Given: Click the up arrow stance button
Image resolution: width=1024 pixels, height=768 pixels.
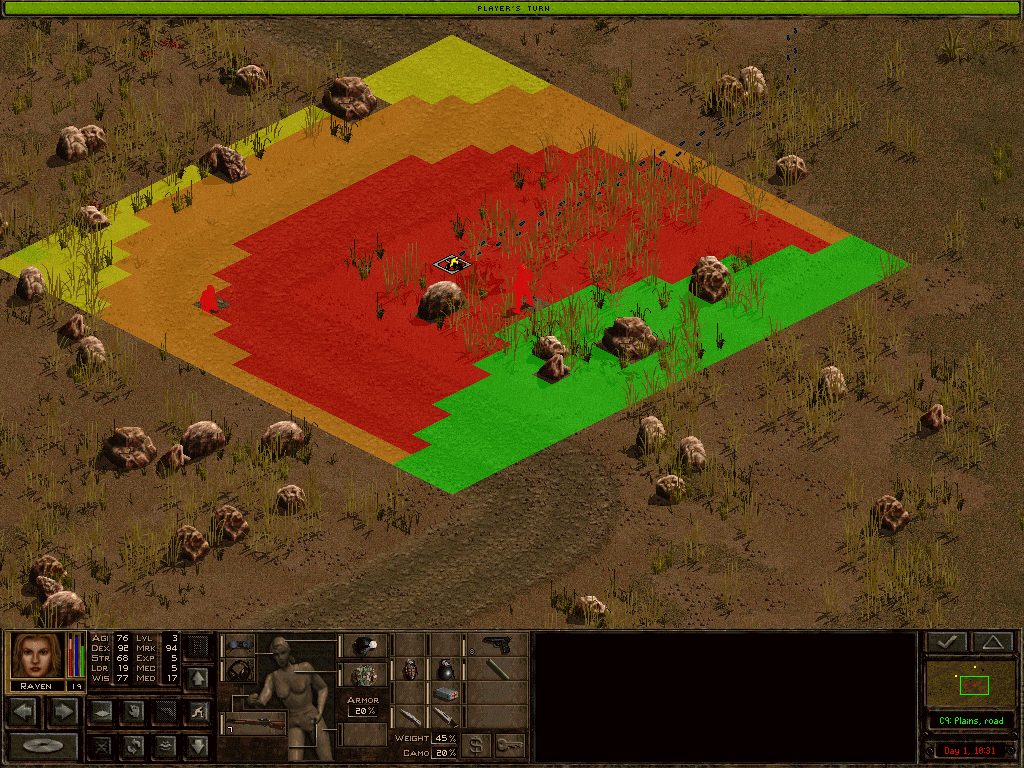Looking at the screenshot, I should pos(198,679).
